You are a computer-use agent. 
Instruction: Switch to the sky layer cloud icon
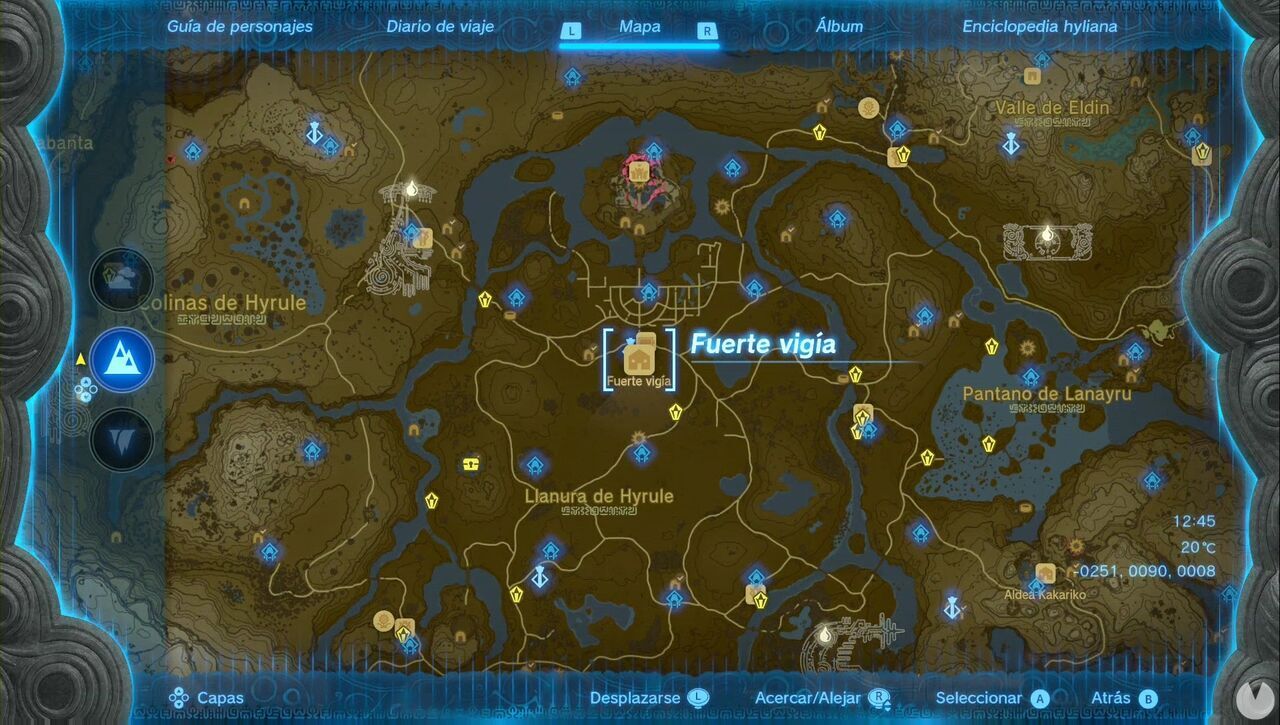pos(120,280)
